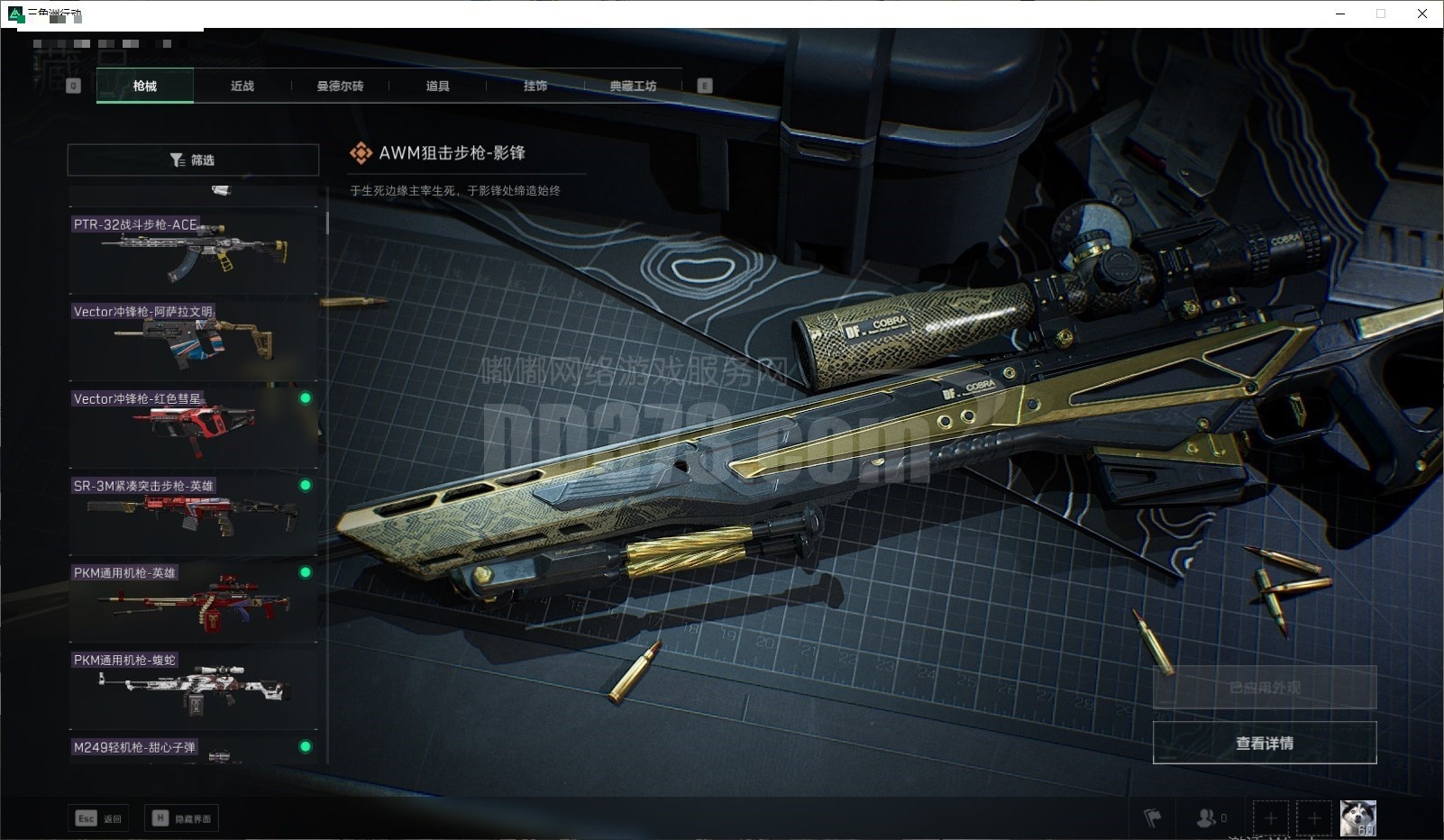Choose the PKM通用机枪-蝮蛇 skin

pyautogui.click(x=193, y=687)
